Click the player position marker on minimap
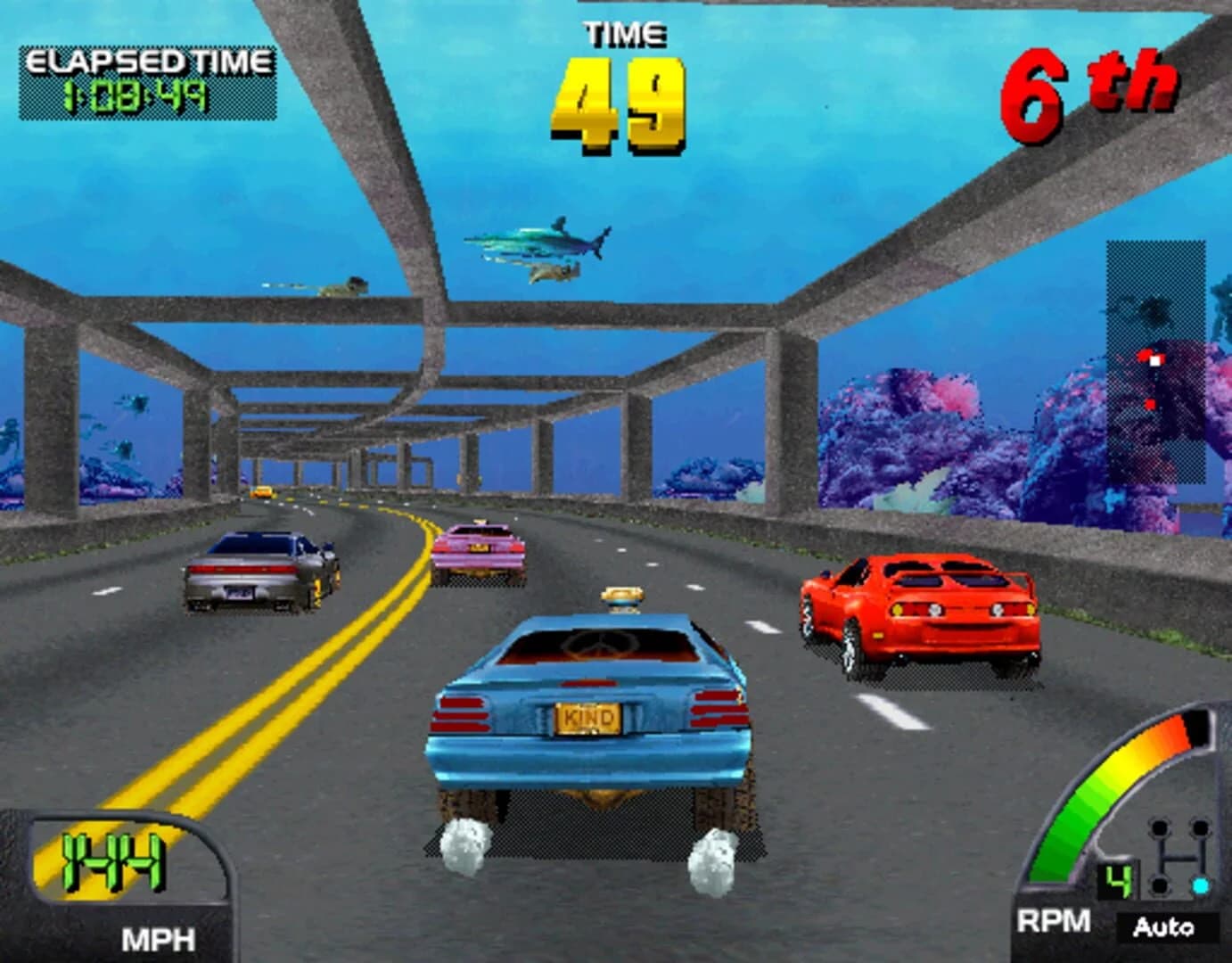The width and height of the screenshot is (1232, 963). pyautogui.click(x=1155, y=360)
